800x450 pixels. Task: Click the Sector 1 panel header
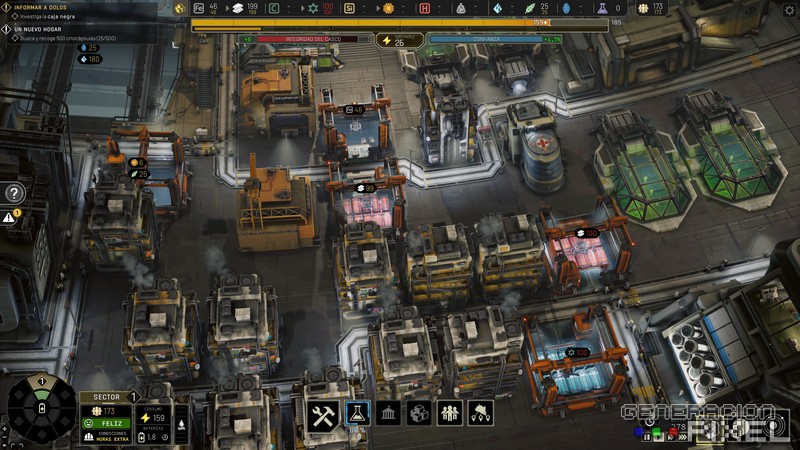(106, 397)
